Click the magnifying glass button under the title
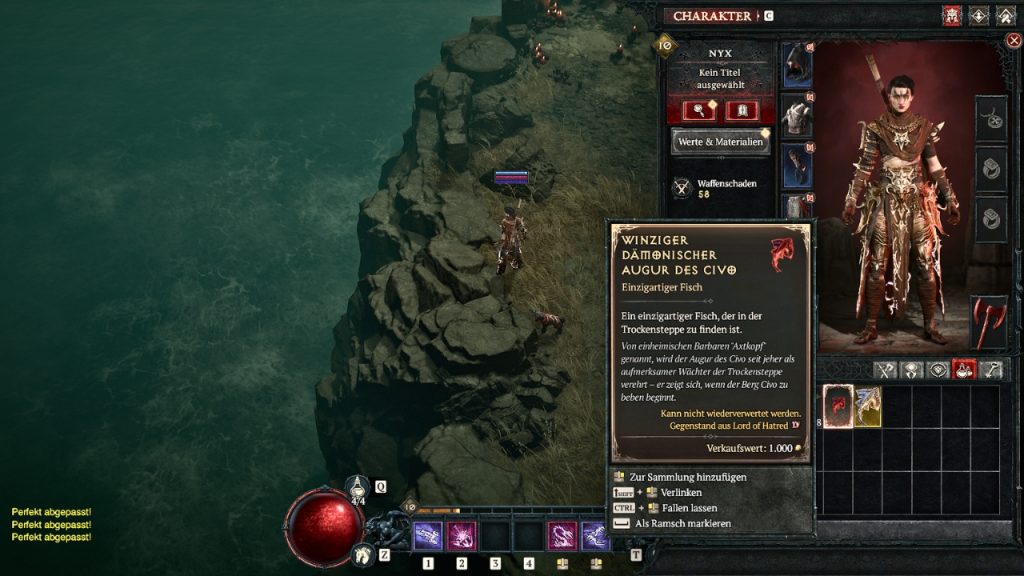Image resolution: width=1024 pixels, height=576 pixels. tap(698, 110)
